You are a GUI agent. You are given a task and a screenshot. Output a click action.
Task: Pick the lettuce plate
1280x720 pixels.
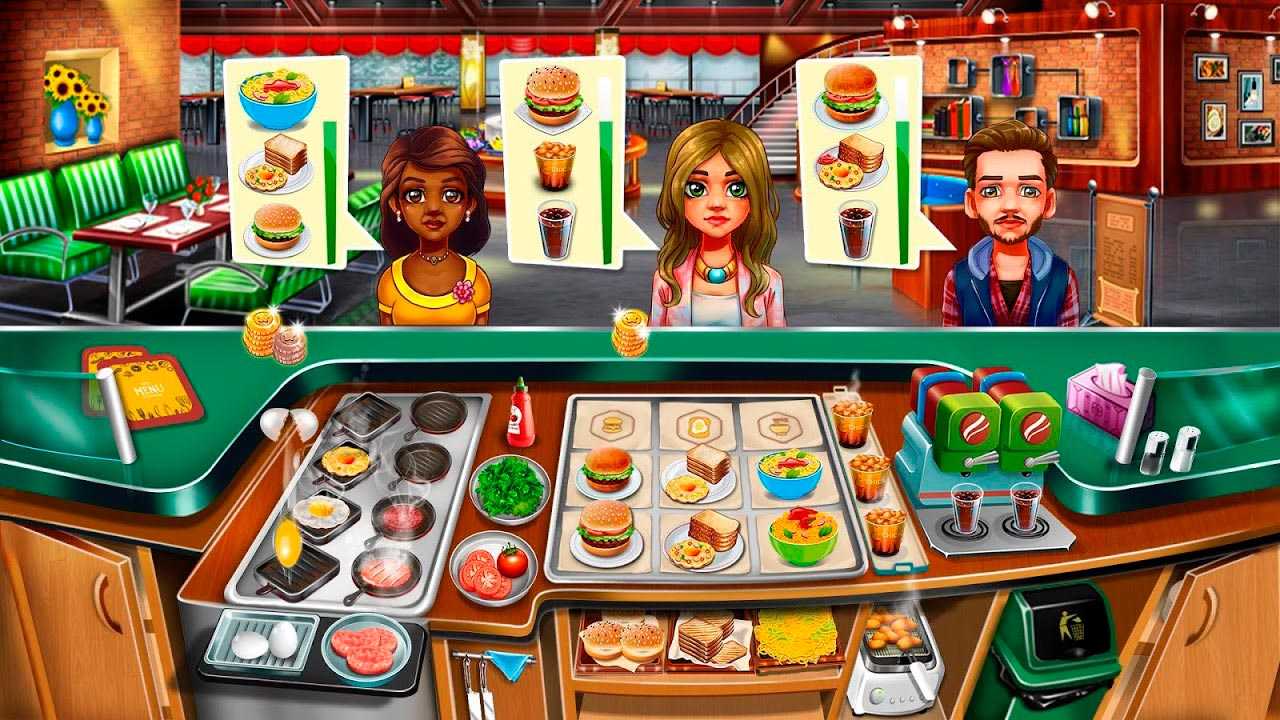coord(509,486)
